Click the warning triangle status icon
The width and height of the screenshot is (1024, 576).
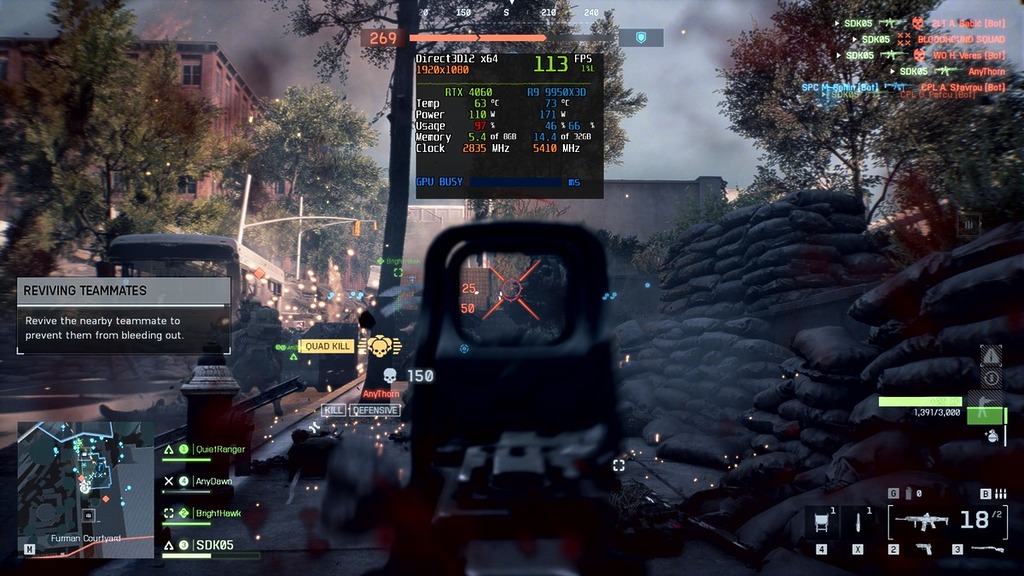(991, 355)
